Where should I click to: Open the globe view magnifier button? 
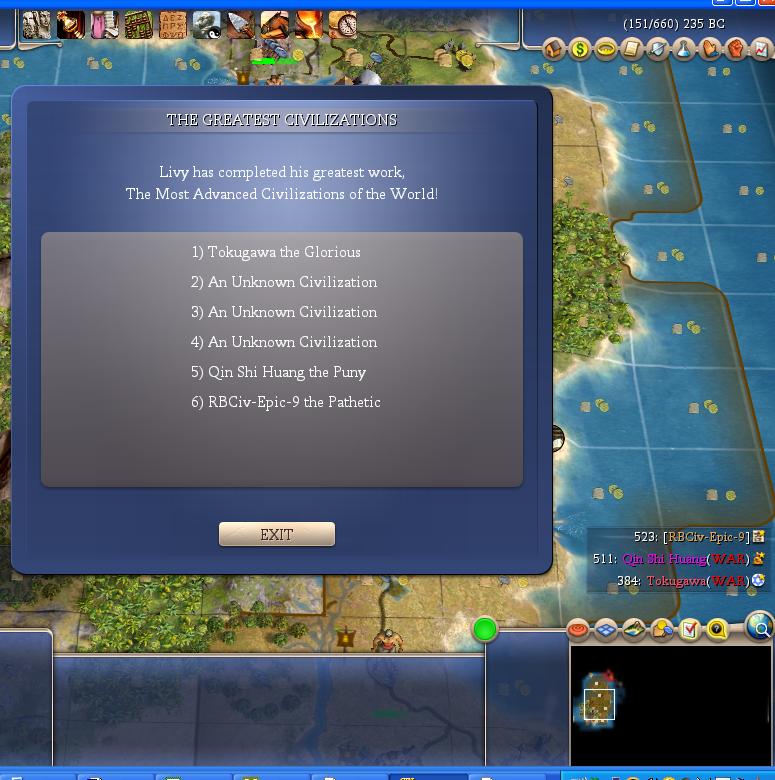click(760, 627)
